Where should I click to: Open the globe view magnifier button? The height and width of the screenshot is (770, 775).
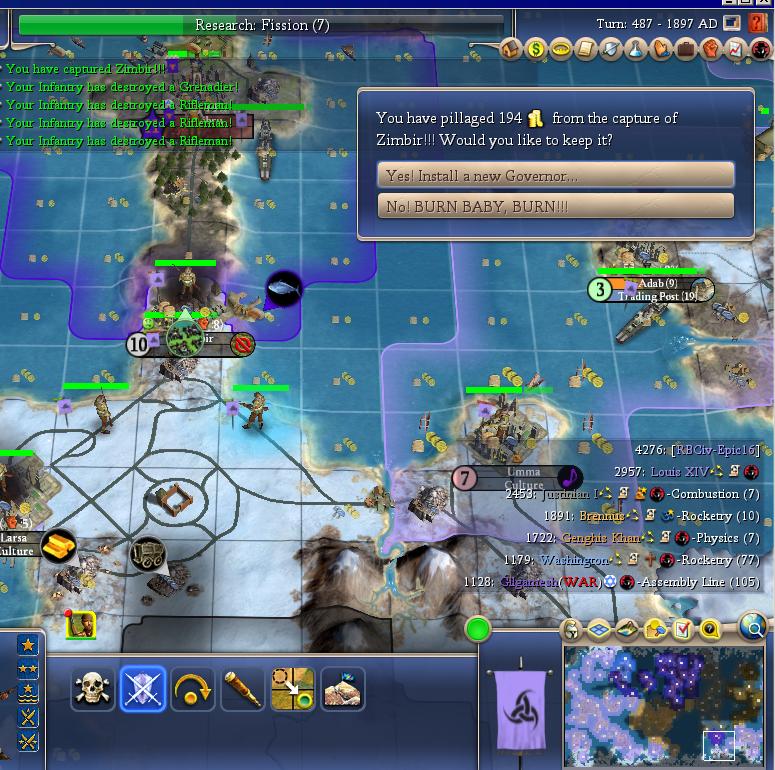753,628
